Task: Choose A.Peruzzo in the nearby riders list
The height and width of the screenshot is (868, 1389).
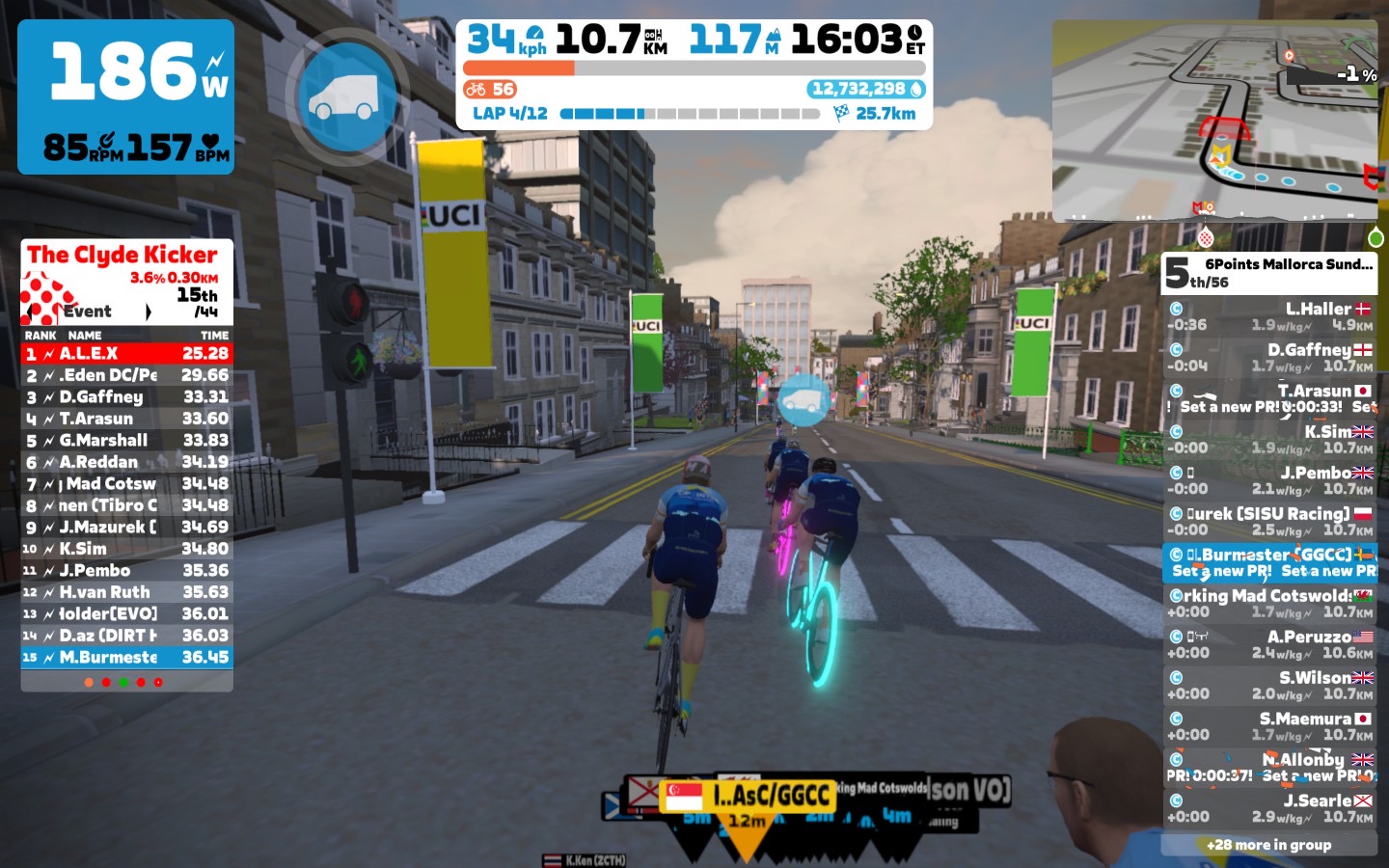Action: tap(1269, 644)
